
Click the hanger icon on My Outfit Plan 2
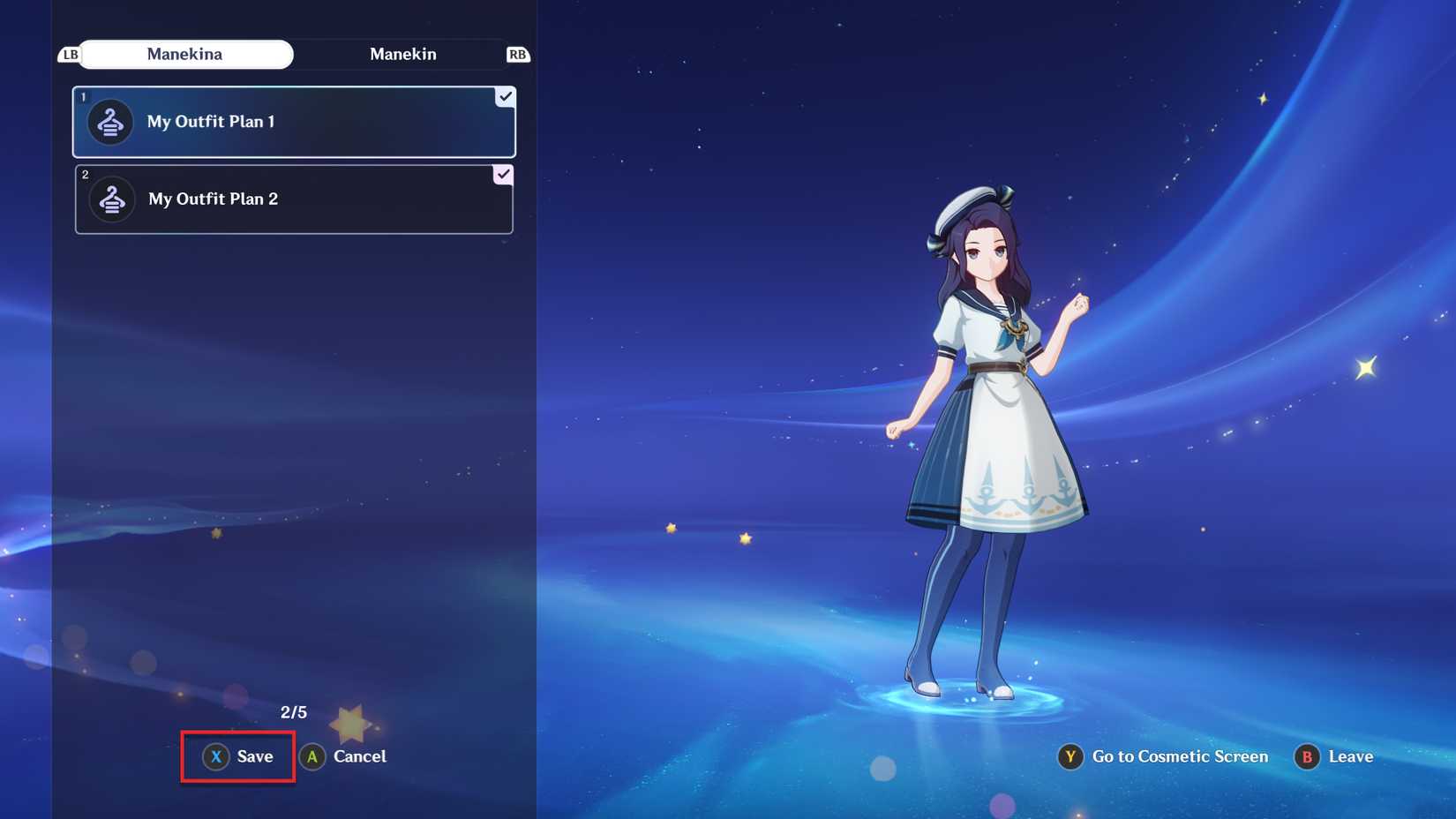109,199
